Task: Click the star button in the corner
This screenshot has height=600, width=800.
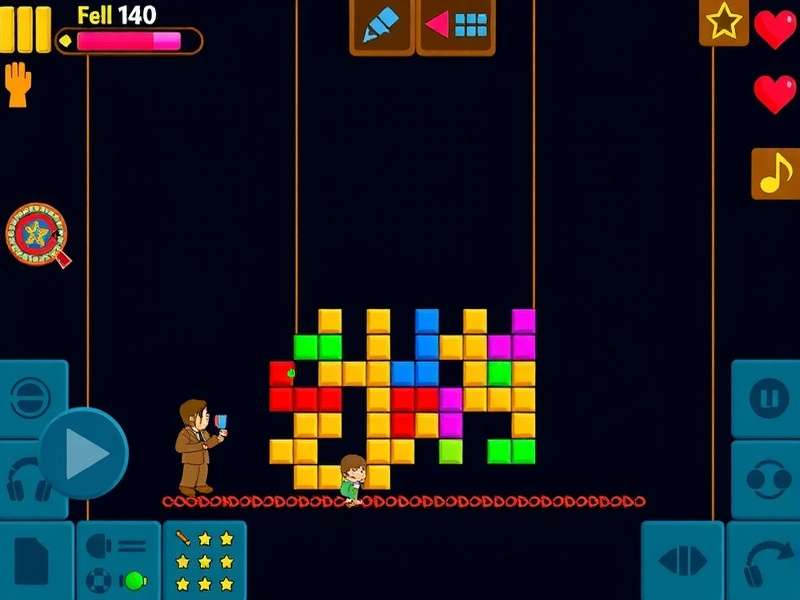Action: tap(723, 22)
